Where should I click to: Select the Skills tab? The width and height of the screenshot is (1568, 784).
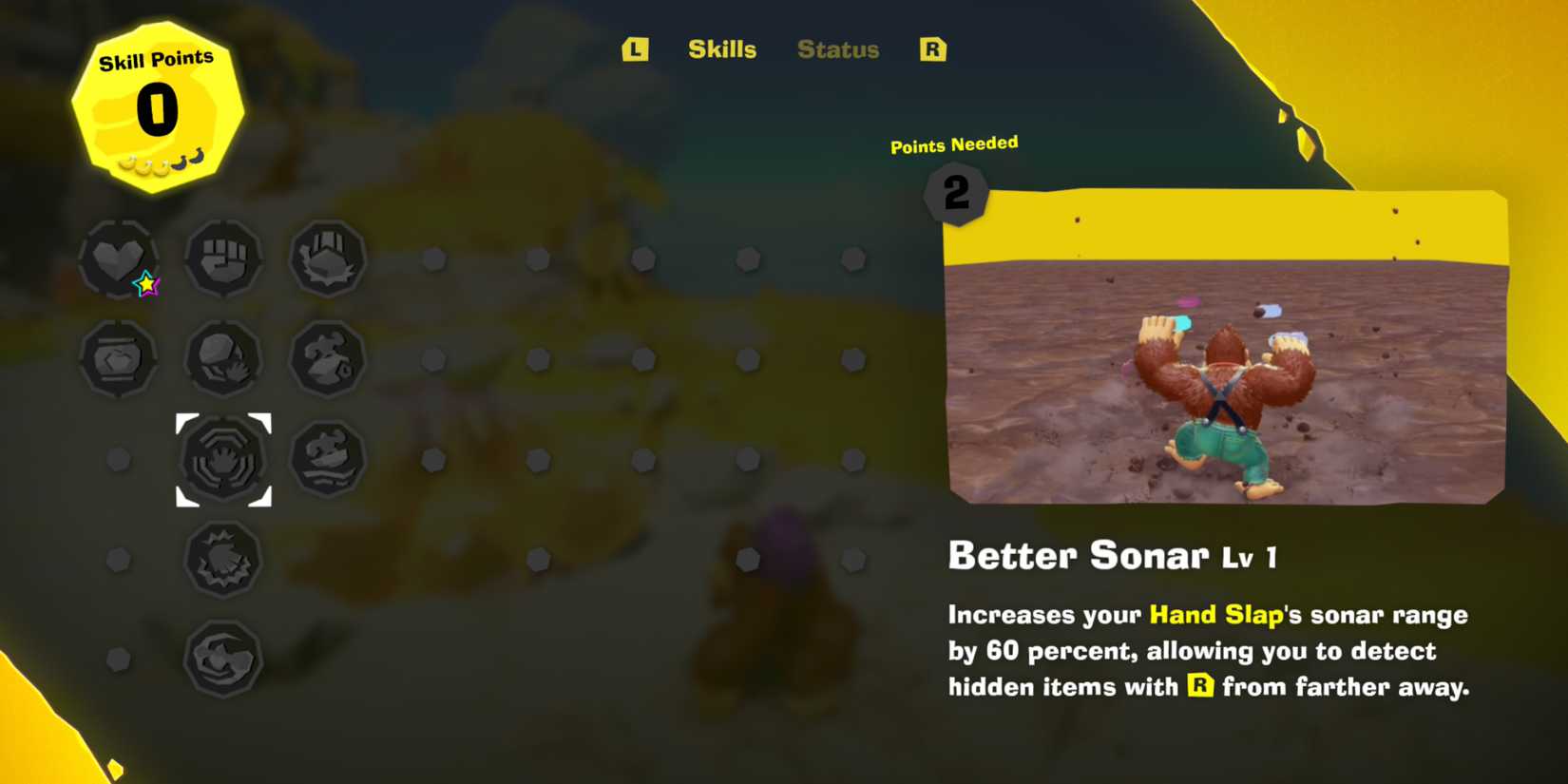[721, 49]
